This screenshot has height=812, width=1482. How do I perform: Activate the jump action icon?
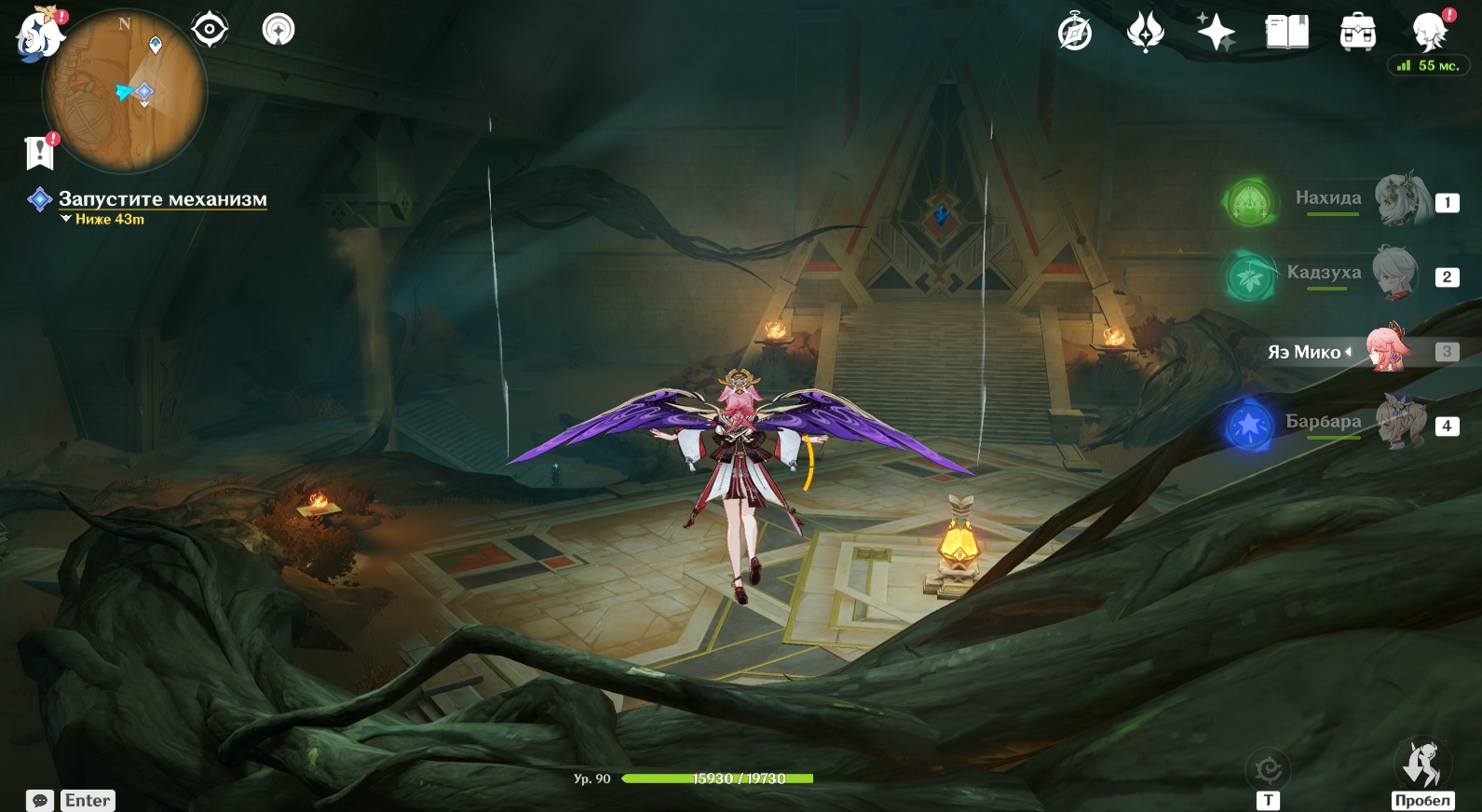pyautogui.click(x=1421, y=765)
